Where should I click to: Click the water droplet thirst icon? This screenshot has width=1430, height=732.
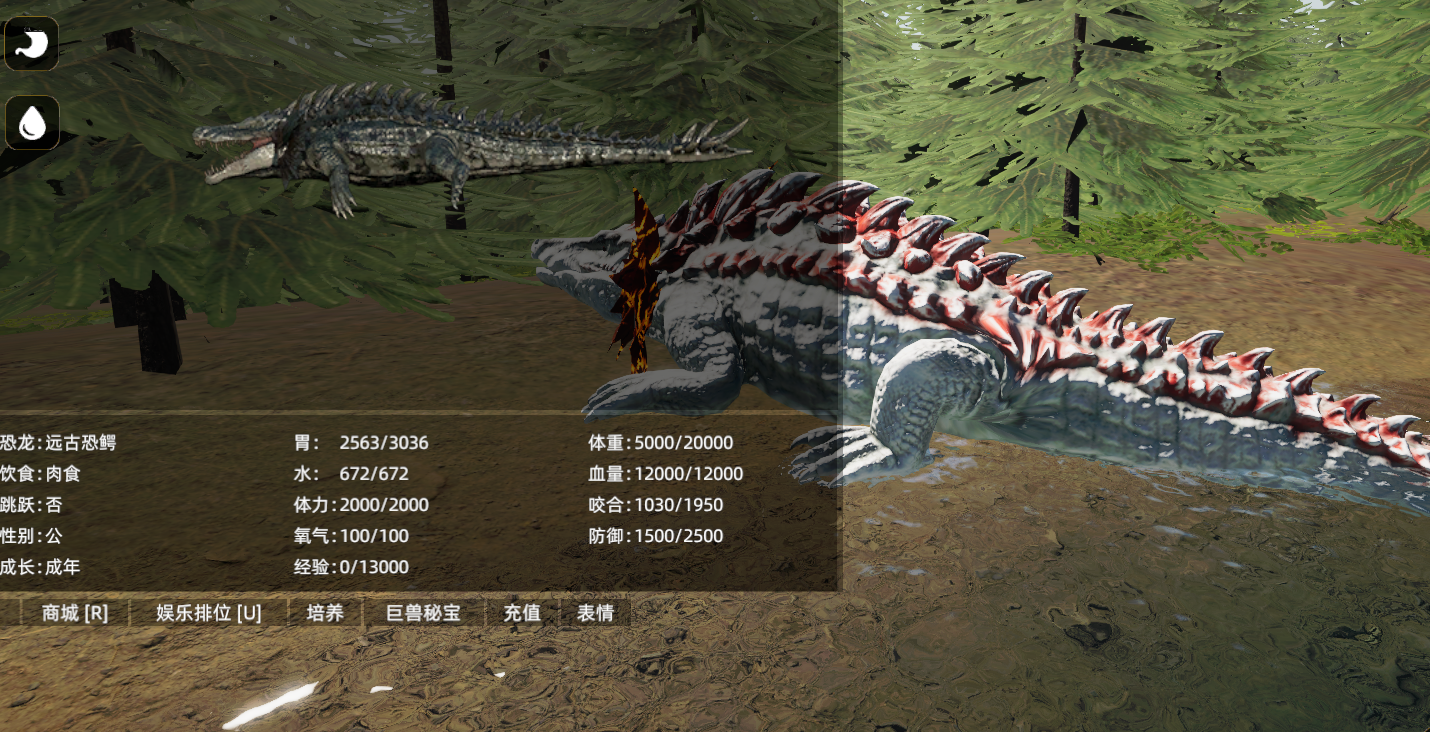32,123
